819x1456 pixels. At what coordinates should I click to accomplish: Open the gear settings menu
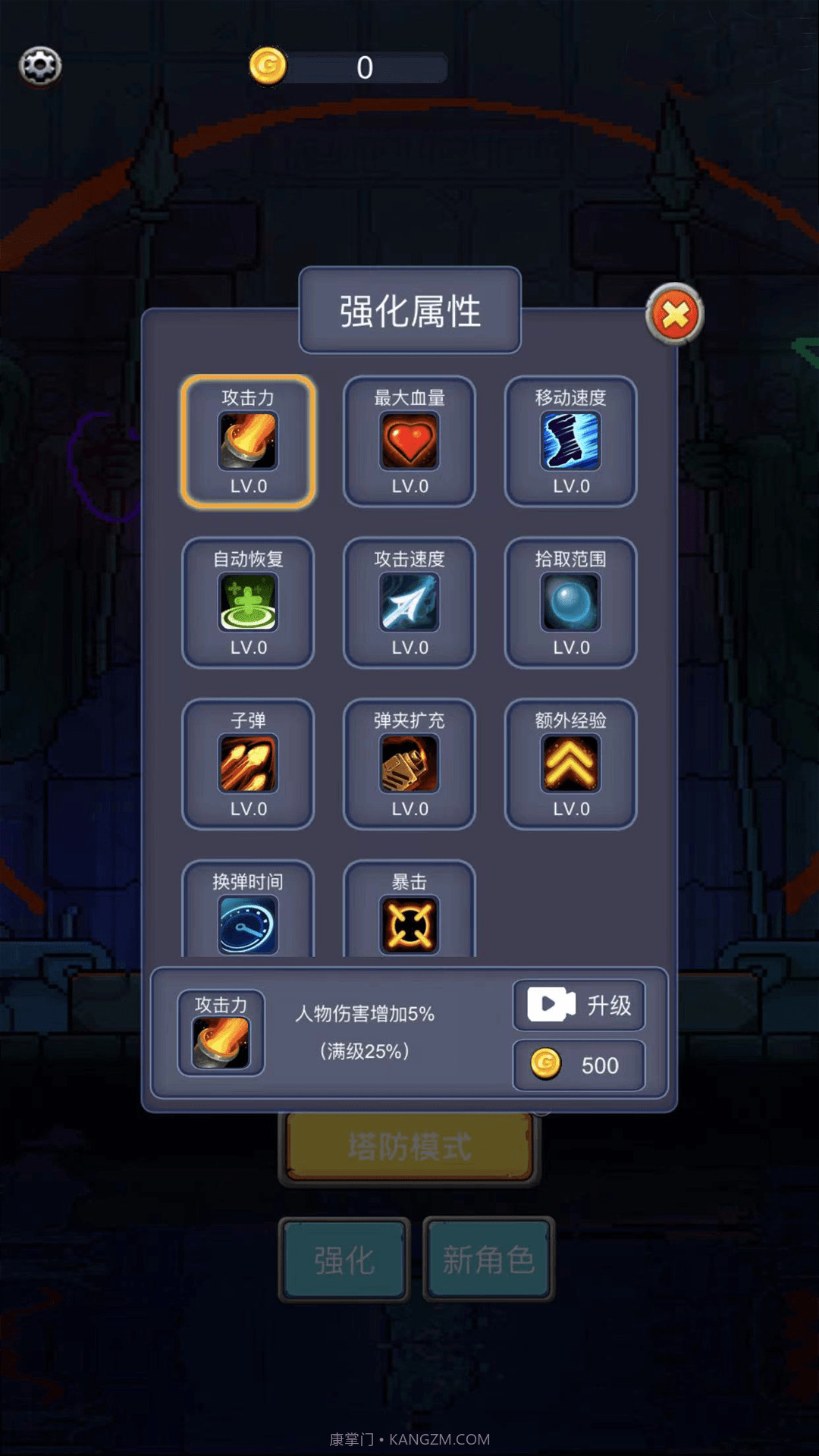pos(40,66)
